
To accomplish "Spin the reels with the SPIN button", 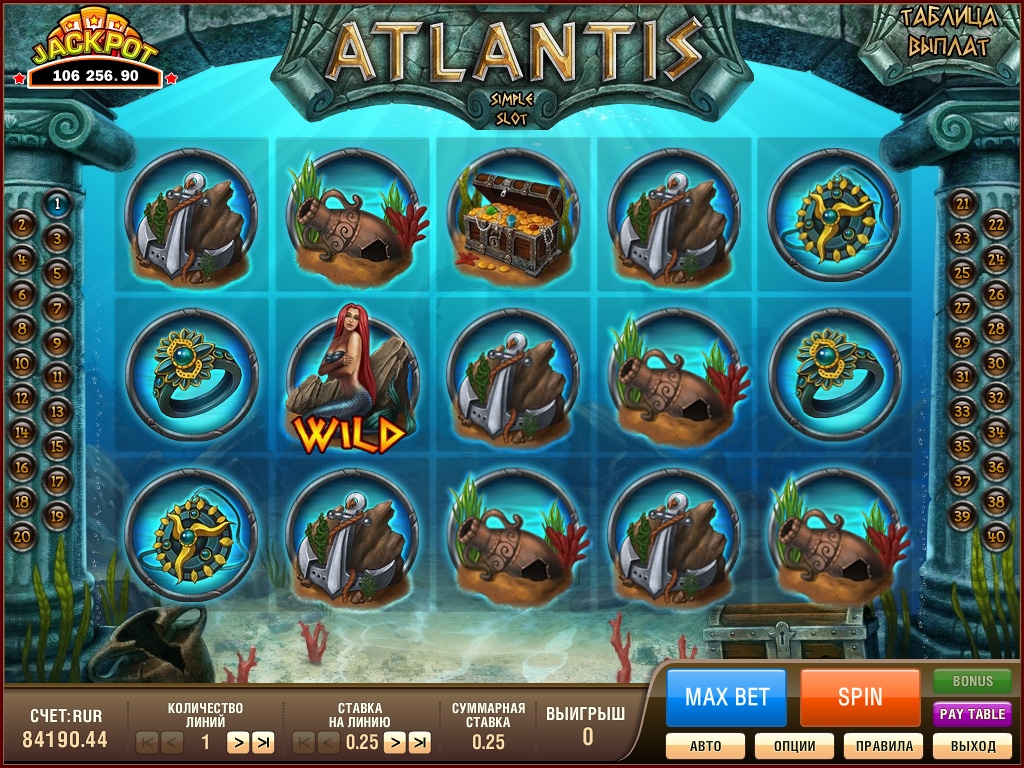I will (860, 697).
